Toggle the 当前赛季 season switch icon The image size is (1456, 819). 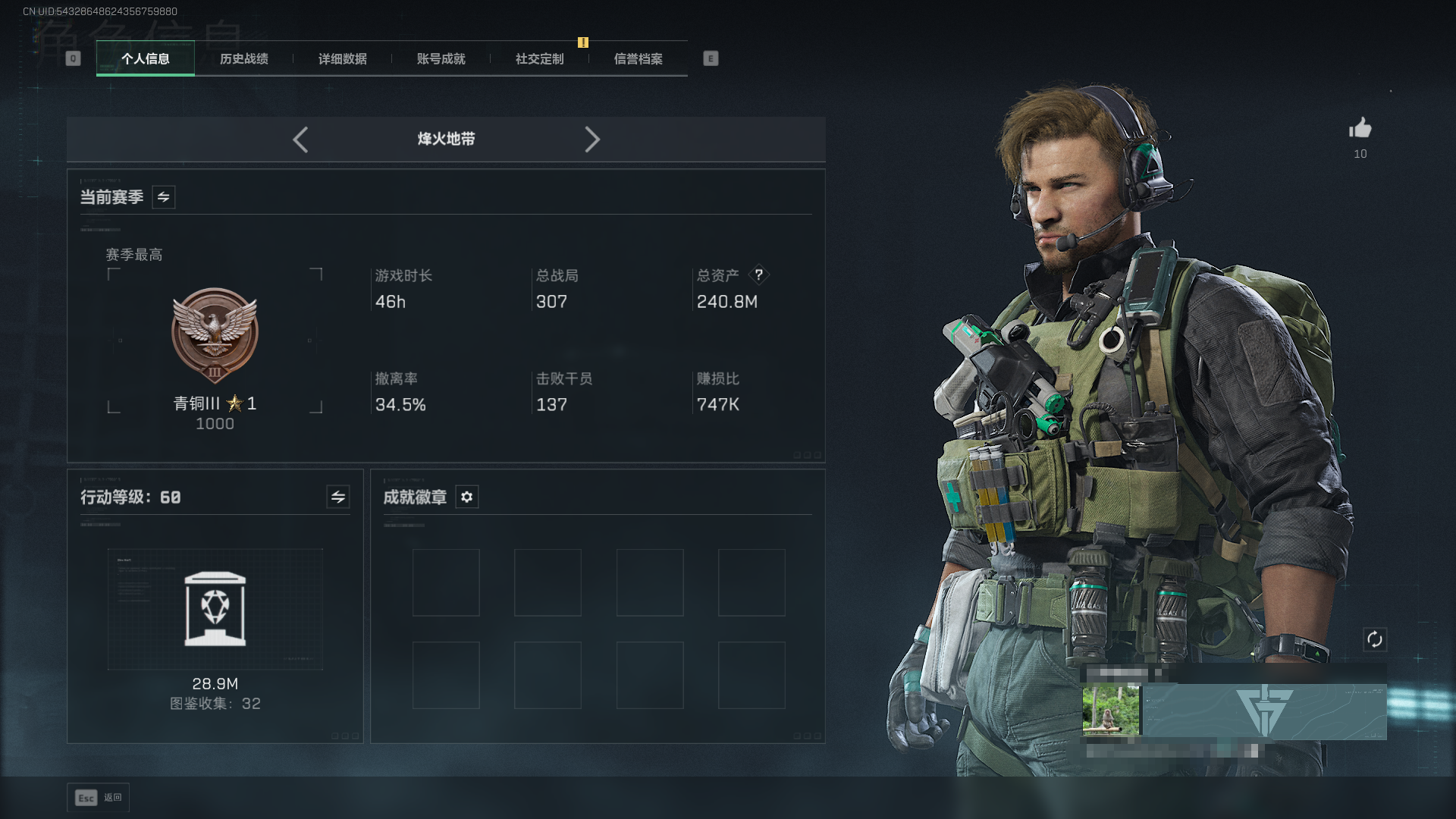point(163,197)
